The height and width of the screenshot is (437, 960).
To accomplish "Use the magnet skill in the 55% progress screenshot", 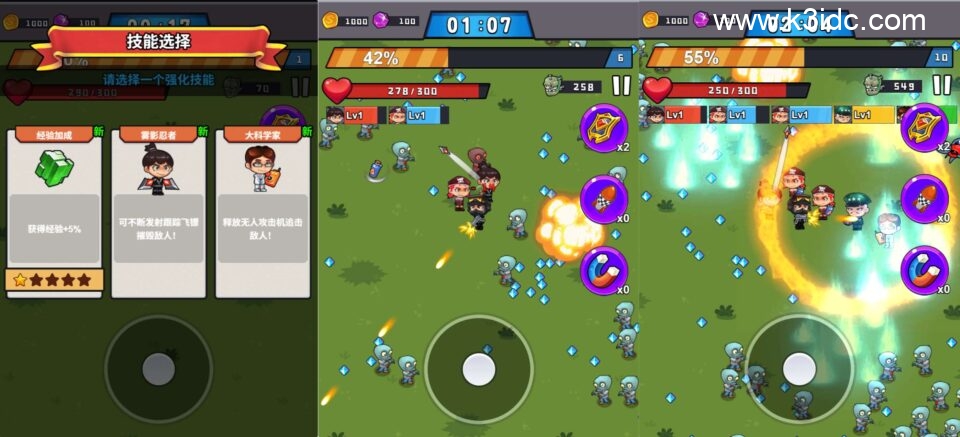I will (x=924, y=270).
